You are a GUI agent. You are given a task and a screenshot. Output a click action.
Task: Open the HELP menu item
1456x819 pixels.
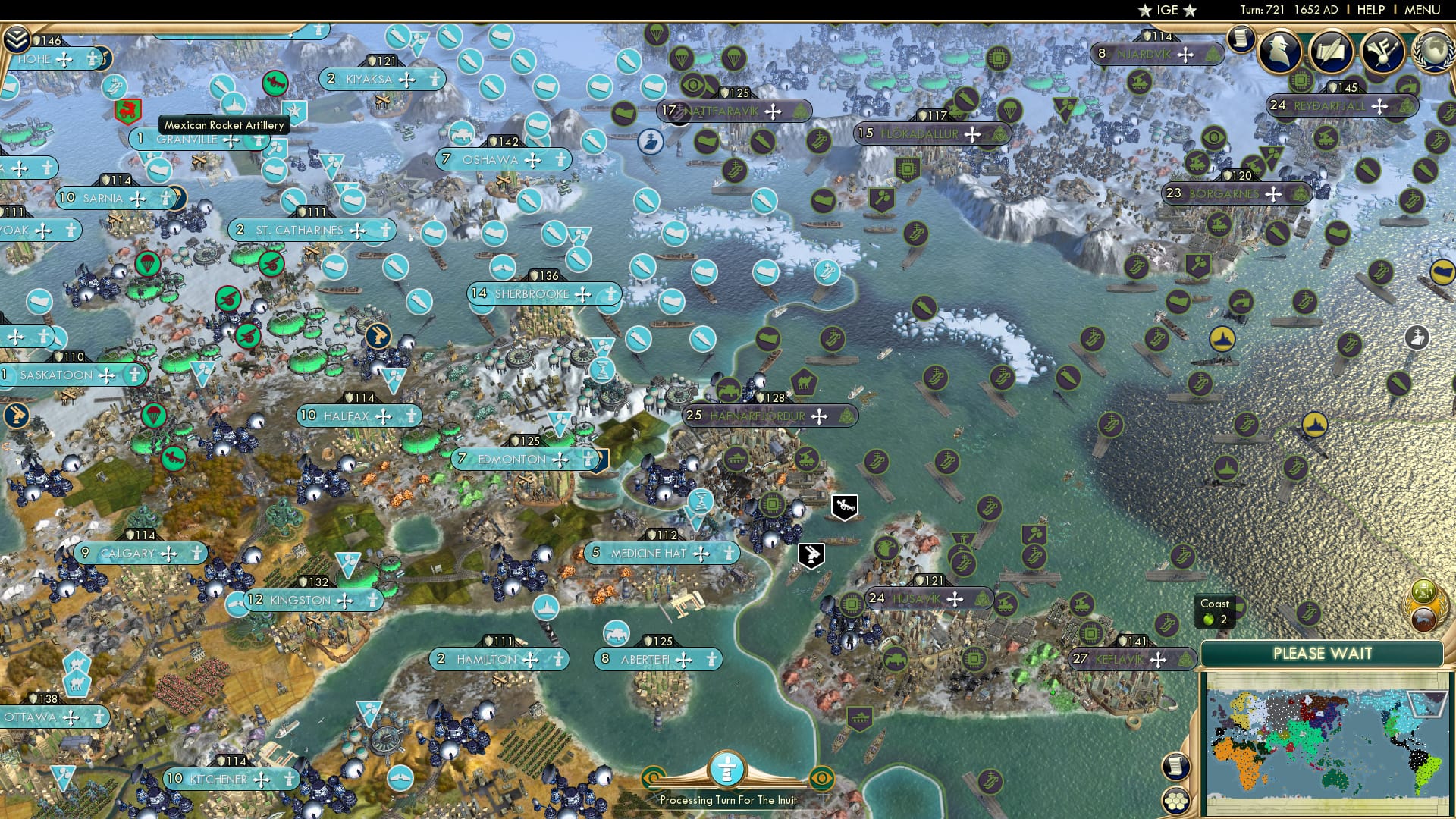(x=1370, y=10)
